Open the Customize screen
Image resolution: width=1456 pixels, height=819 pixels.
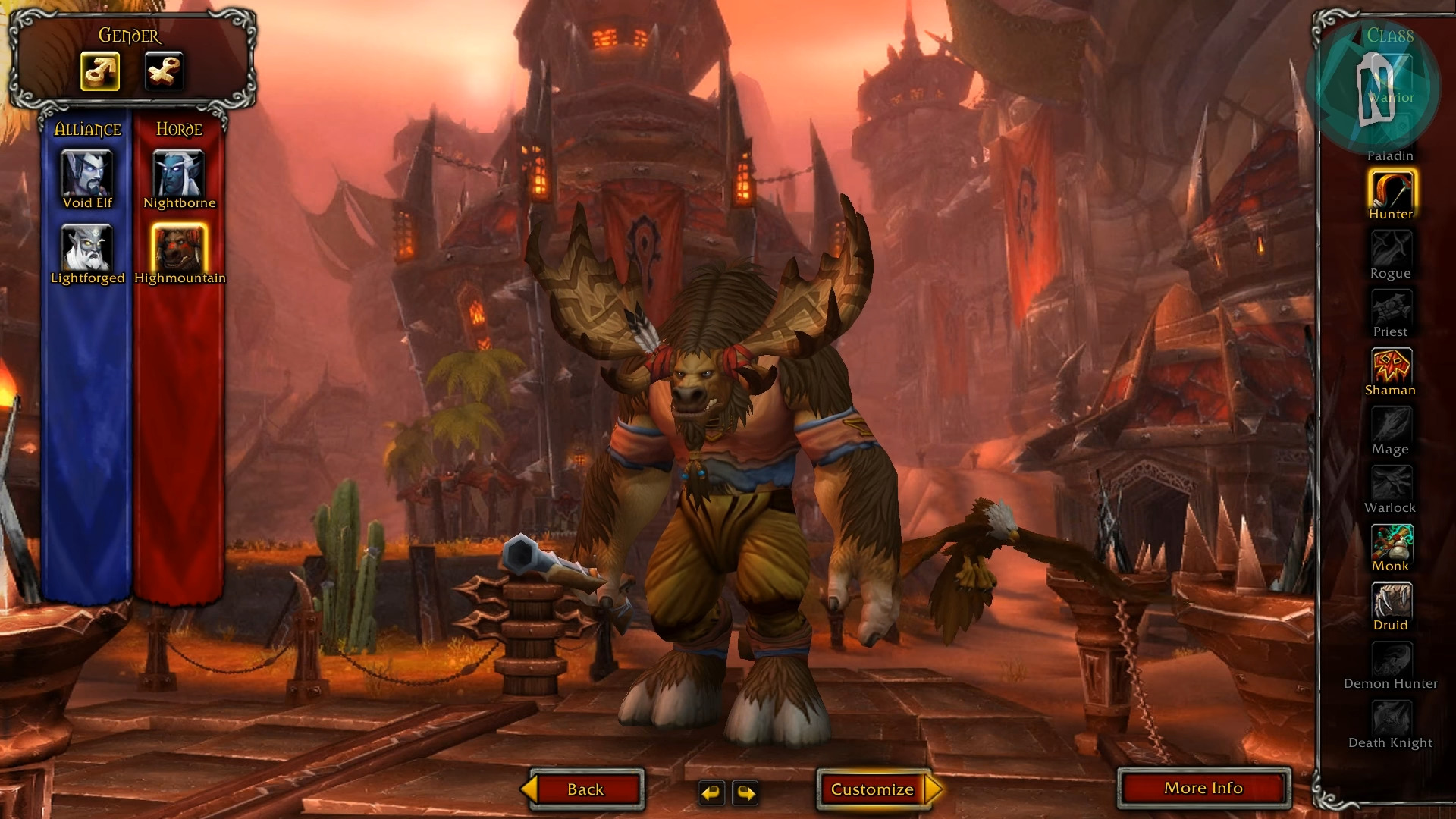pos(874,789)
